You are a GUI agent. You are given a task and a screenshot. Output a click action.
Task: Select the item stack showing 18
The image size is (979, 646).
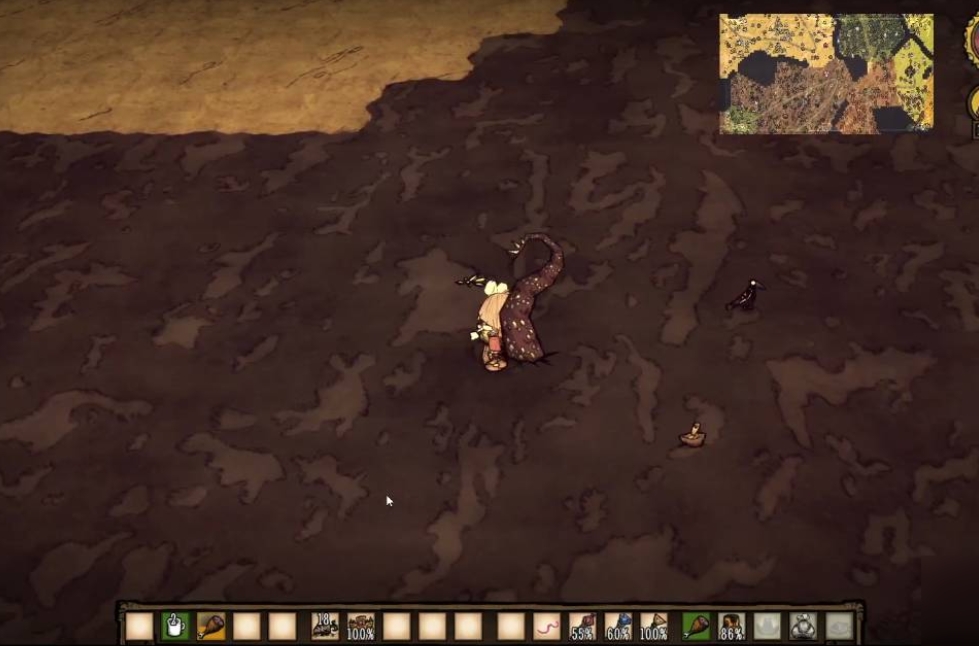coord(325,626)
